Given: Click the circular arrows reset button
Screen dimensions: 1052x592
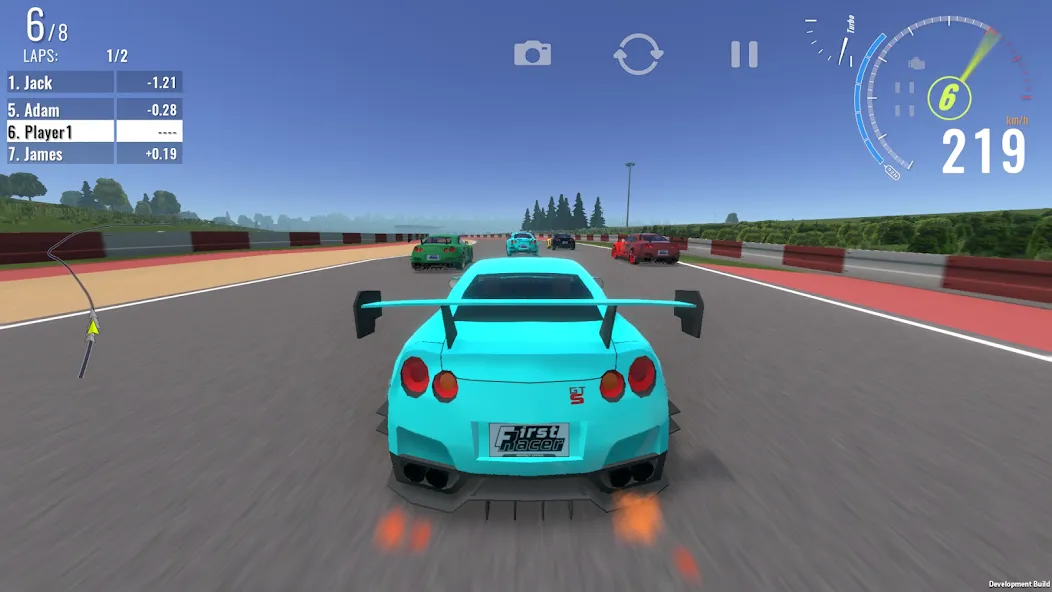Looking at the screenshot, I should (x=638, y=53).
